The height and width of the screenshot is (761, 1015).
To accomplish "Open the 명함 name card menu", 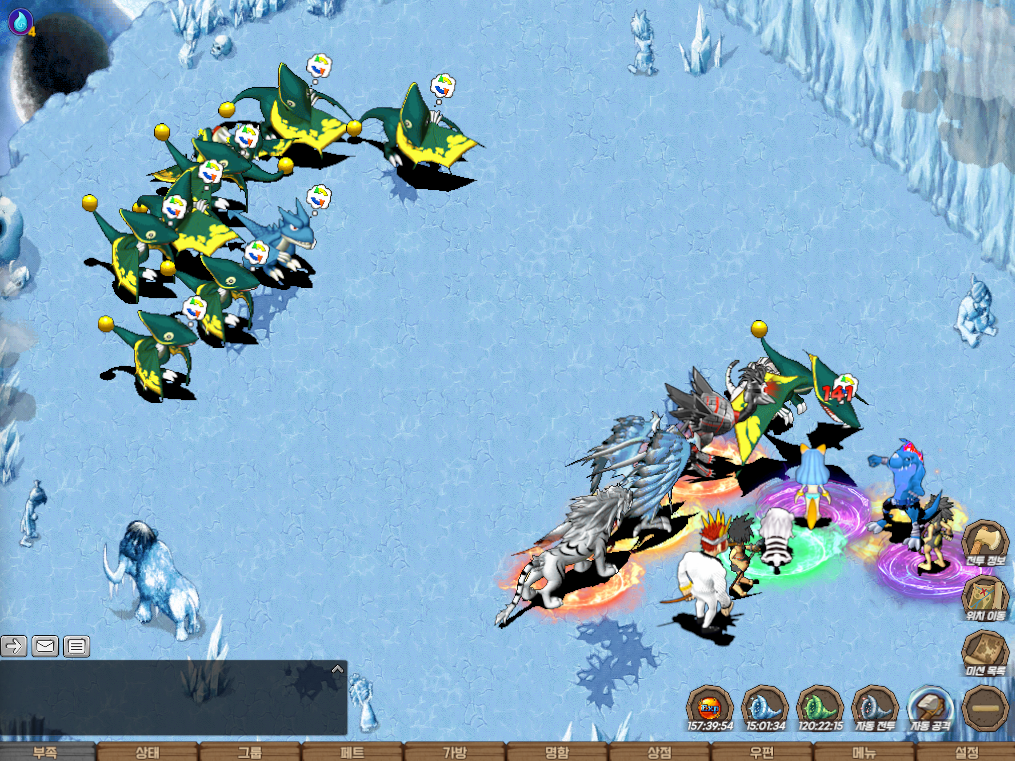I will 557,752.
